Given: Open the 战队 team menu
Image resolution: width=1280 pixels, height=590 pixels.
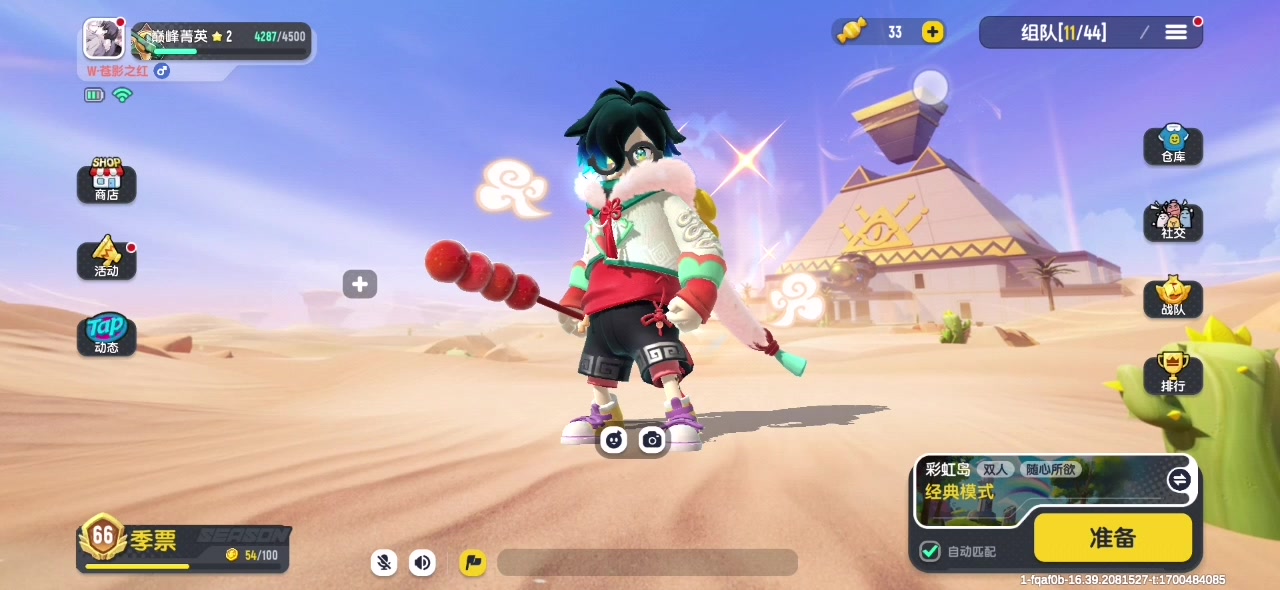Looking at the screenshot, I should point(1173,298).
